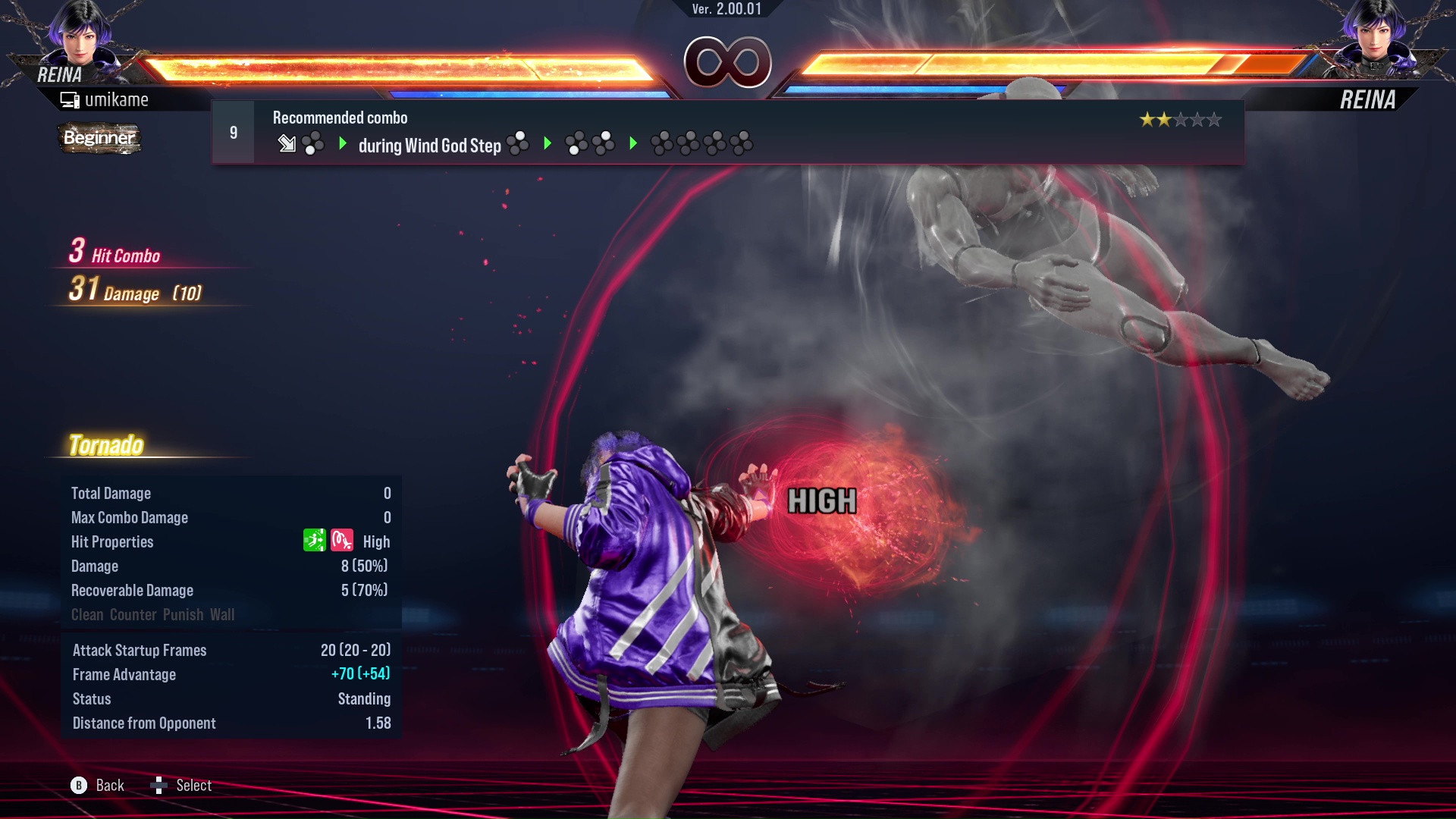Toggle the third star in the combo rating
This screenshot has height=819, width=1456.
pyautogui.click(x=1181, y=119)
